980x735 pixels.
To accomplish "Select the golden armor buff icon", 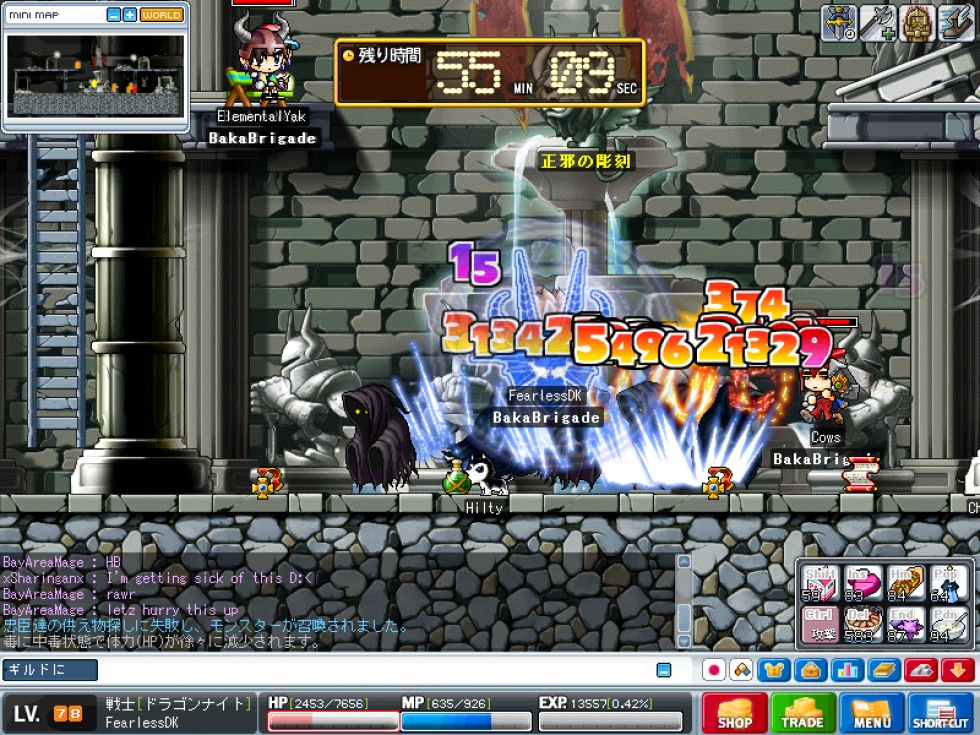I will click(916, 23).
